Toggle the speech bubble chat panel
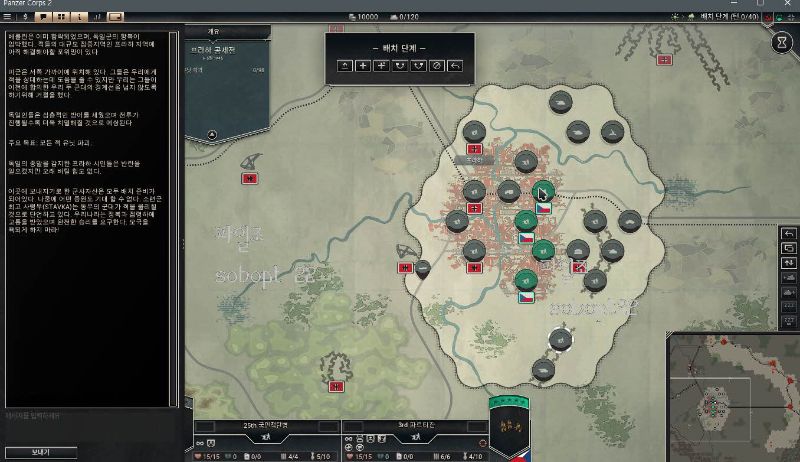 pos(45,17)
